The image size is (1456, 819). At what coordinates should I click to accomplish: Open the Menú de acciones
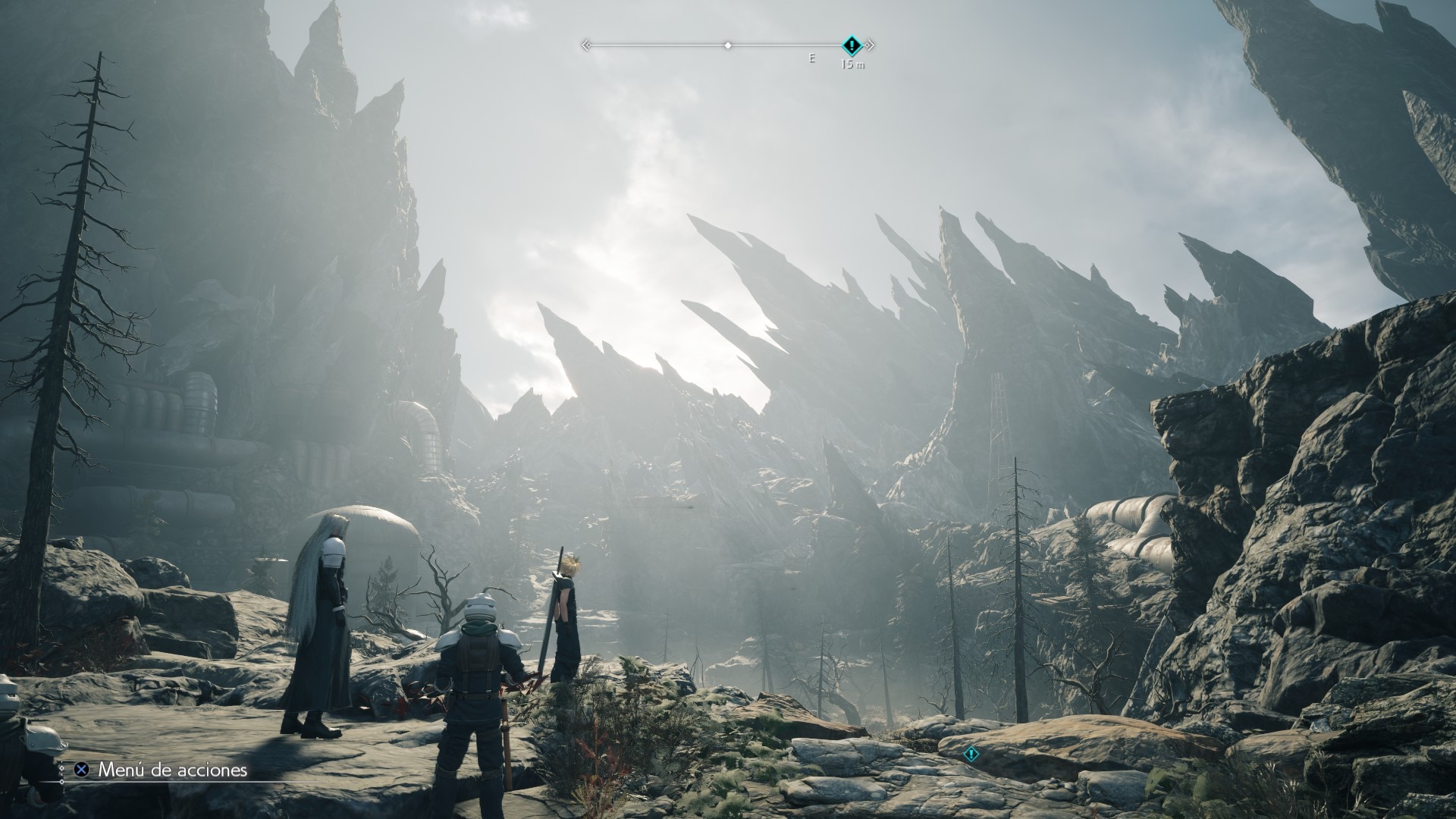click(x=162, y=770)
